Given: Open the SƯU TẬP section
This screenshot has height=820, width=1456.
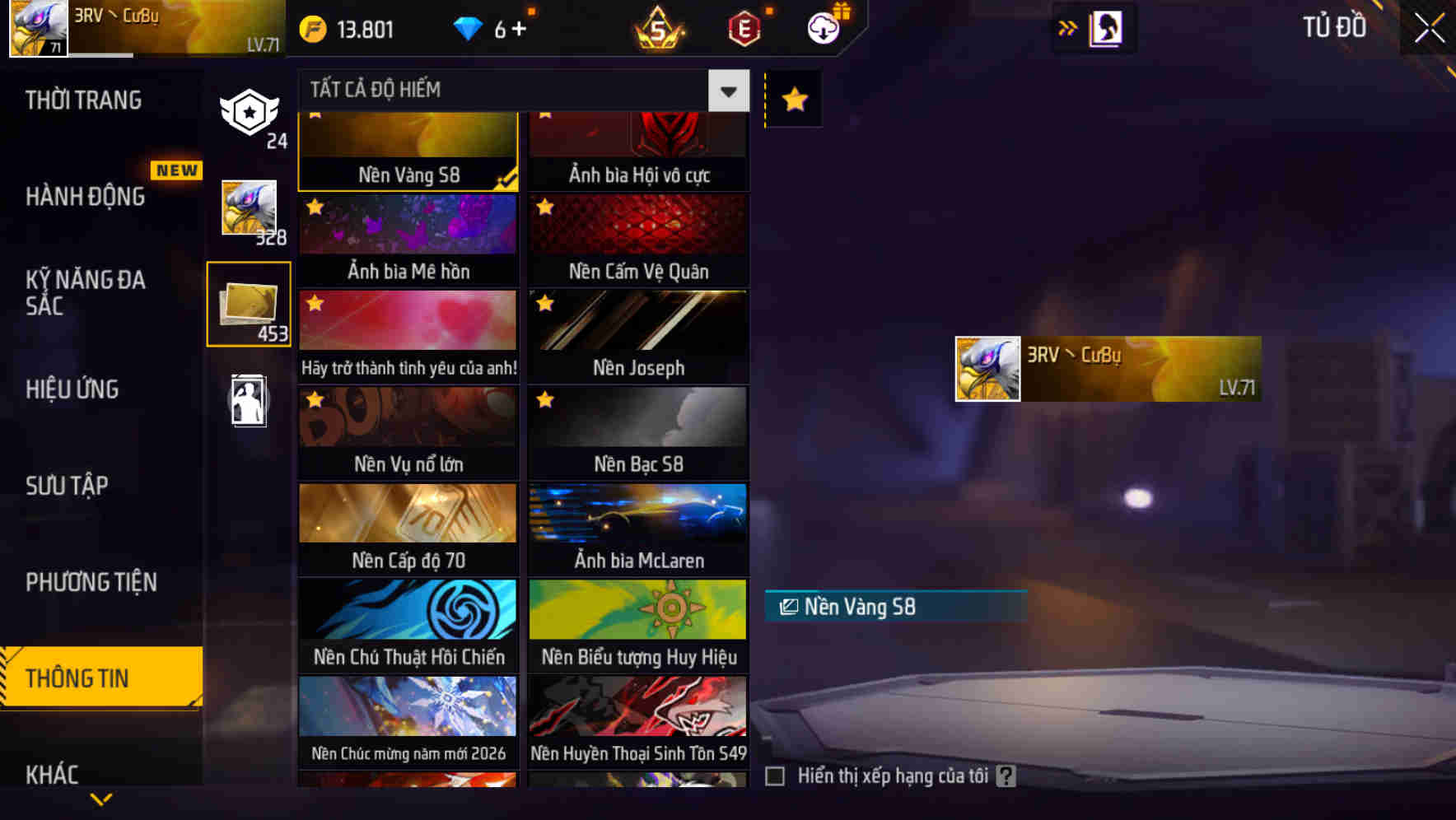Looking at the screenshot, I should click(x=69, y=486).
